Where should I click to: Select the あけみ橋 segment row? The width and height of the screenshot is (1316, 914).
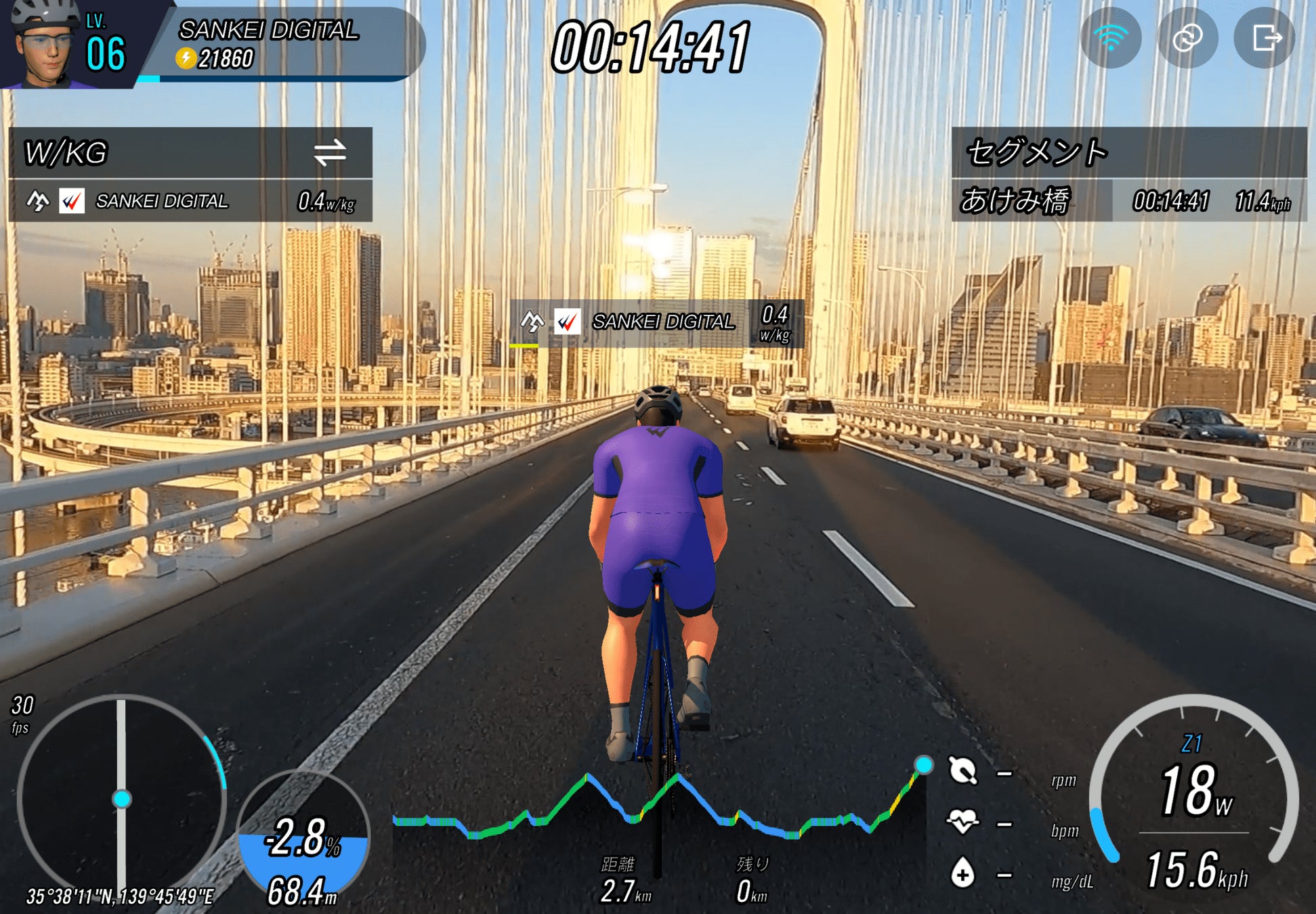[1128, 201]
